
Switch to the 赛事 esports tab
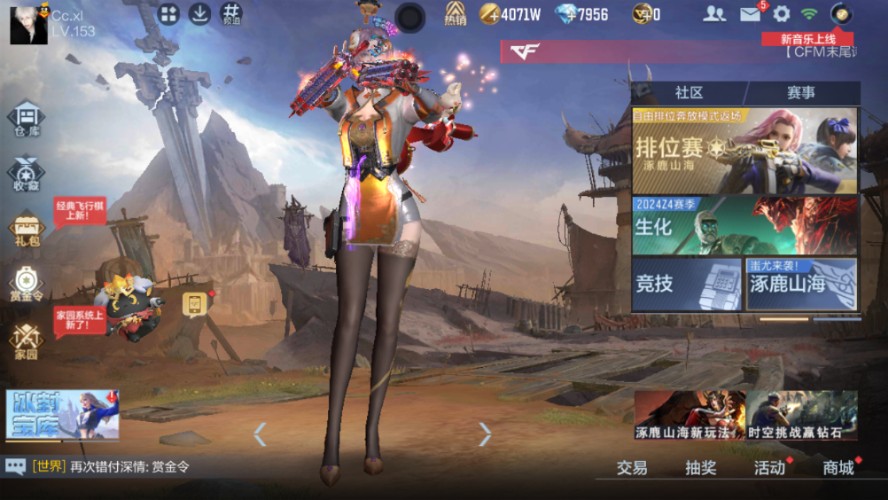800,93
